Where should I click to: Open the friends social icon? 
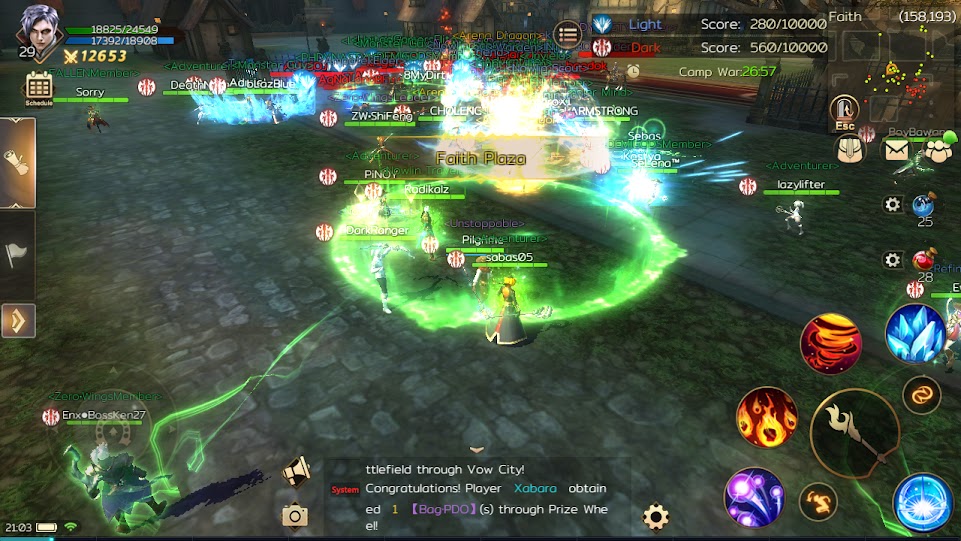(937, 150)
